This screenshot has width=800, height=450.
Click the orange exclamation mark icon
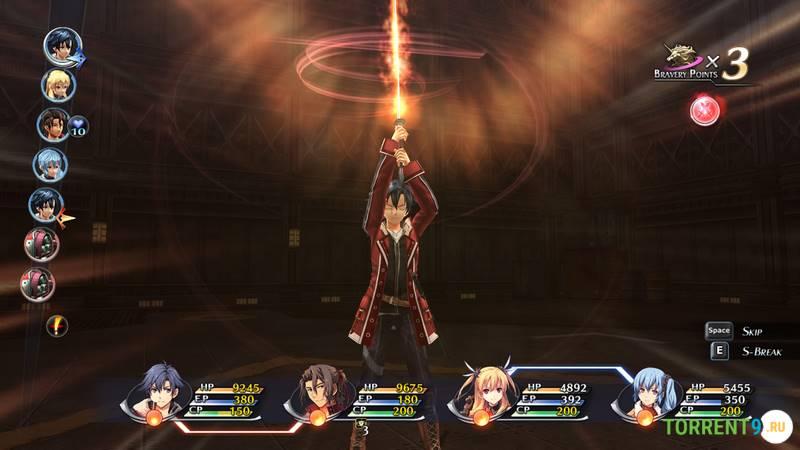point(58,324)
